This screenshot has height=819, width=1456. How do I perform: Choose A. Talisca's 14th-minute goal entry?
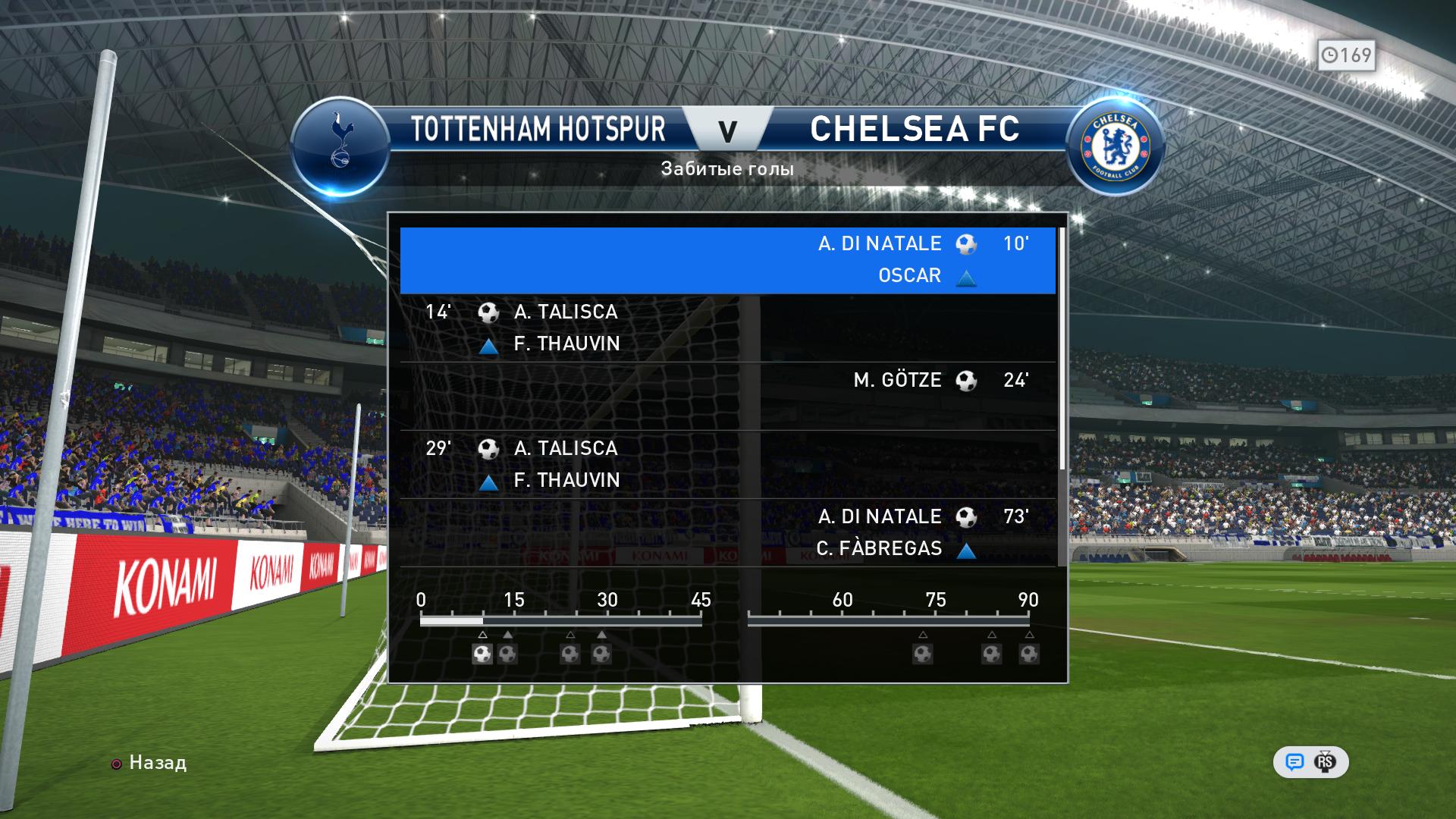click(x=727, y=328)
